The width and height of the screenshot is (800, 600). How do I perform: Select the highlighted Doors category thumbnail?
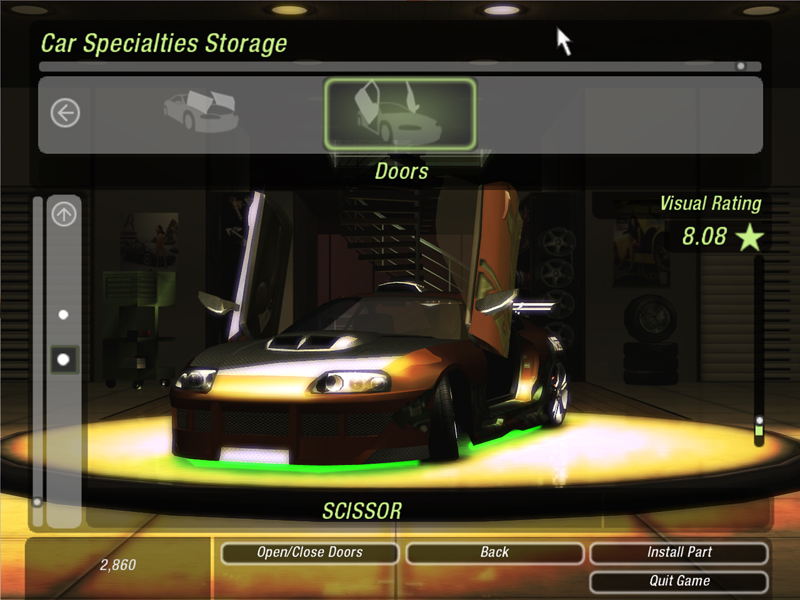(400, 114)
